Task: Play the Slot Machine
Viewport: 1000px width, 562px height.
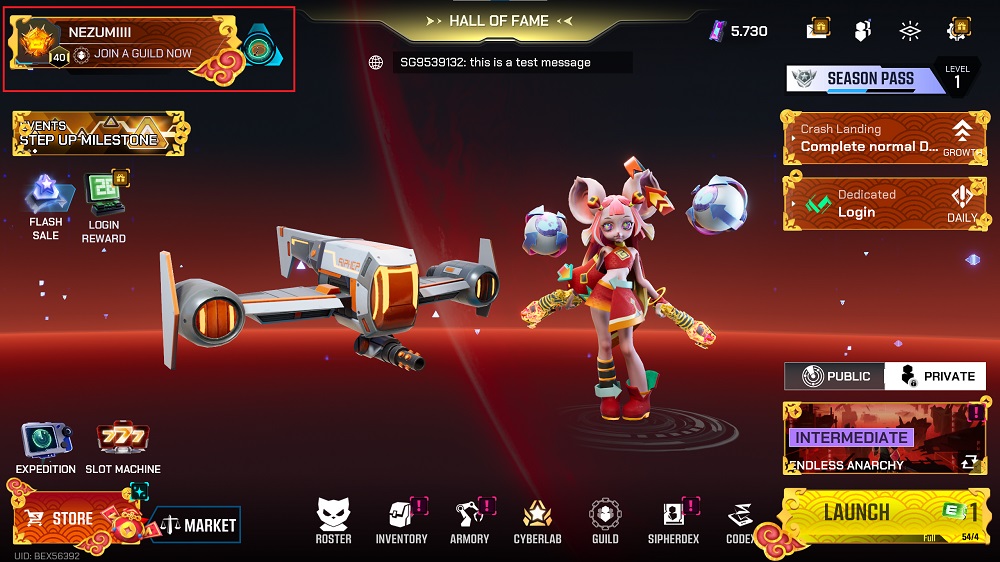Action: click(123, 448)
